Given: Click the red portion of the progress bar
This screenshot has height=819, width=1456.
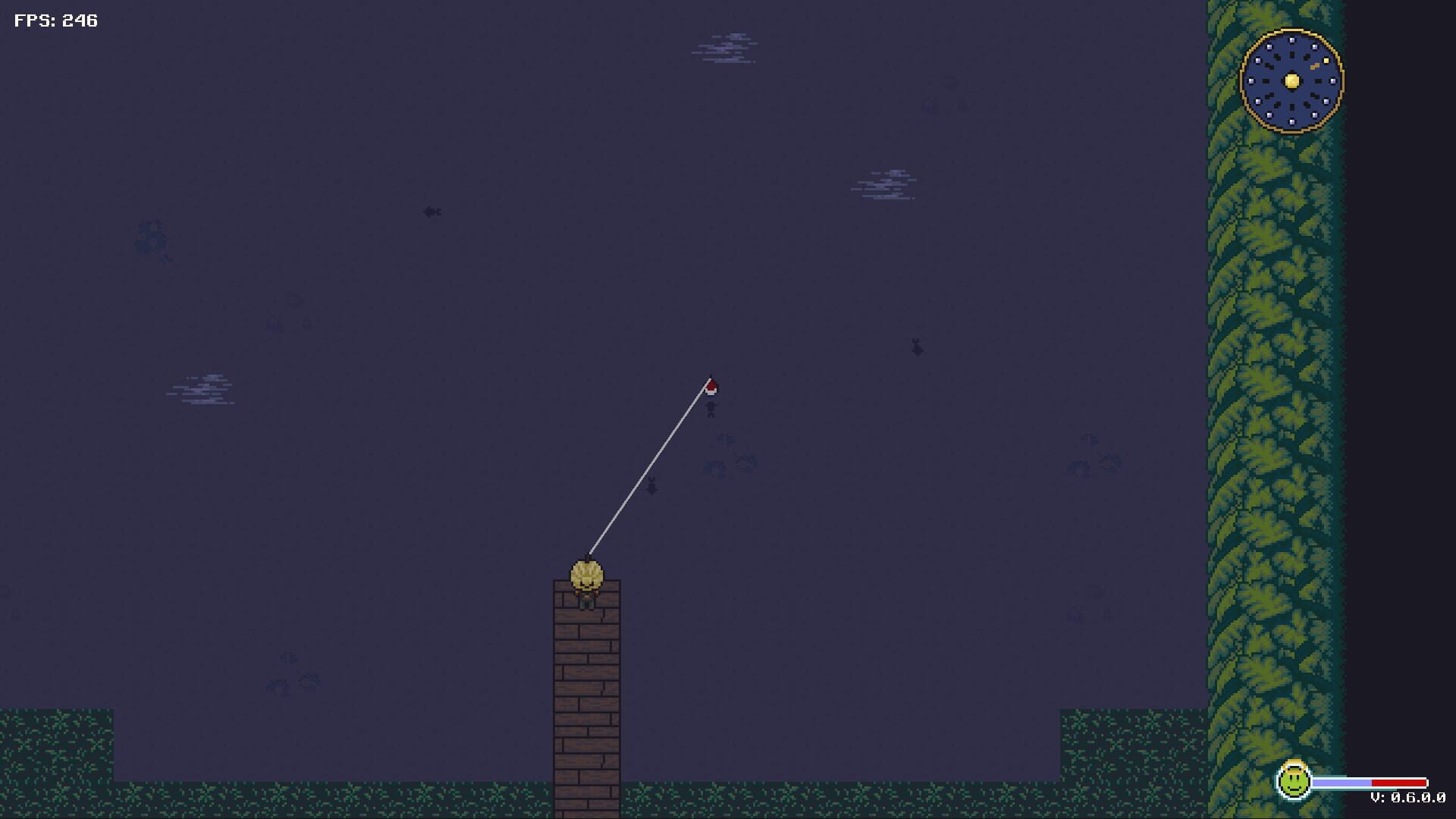Looking at the screenshot, I should 1399,783.
